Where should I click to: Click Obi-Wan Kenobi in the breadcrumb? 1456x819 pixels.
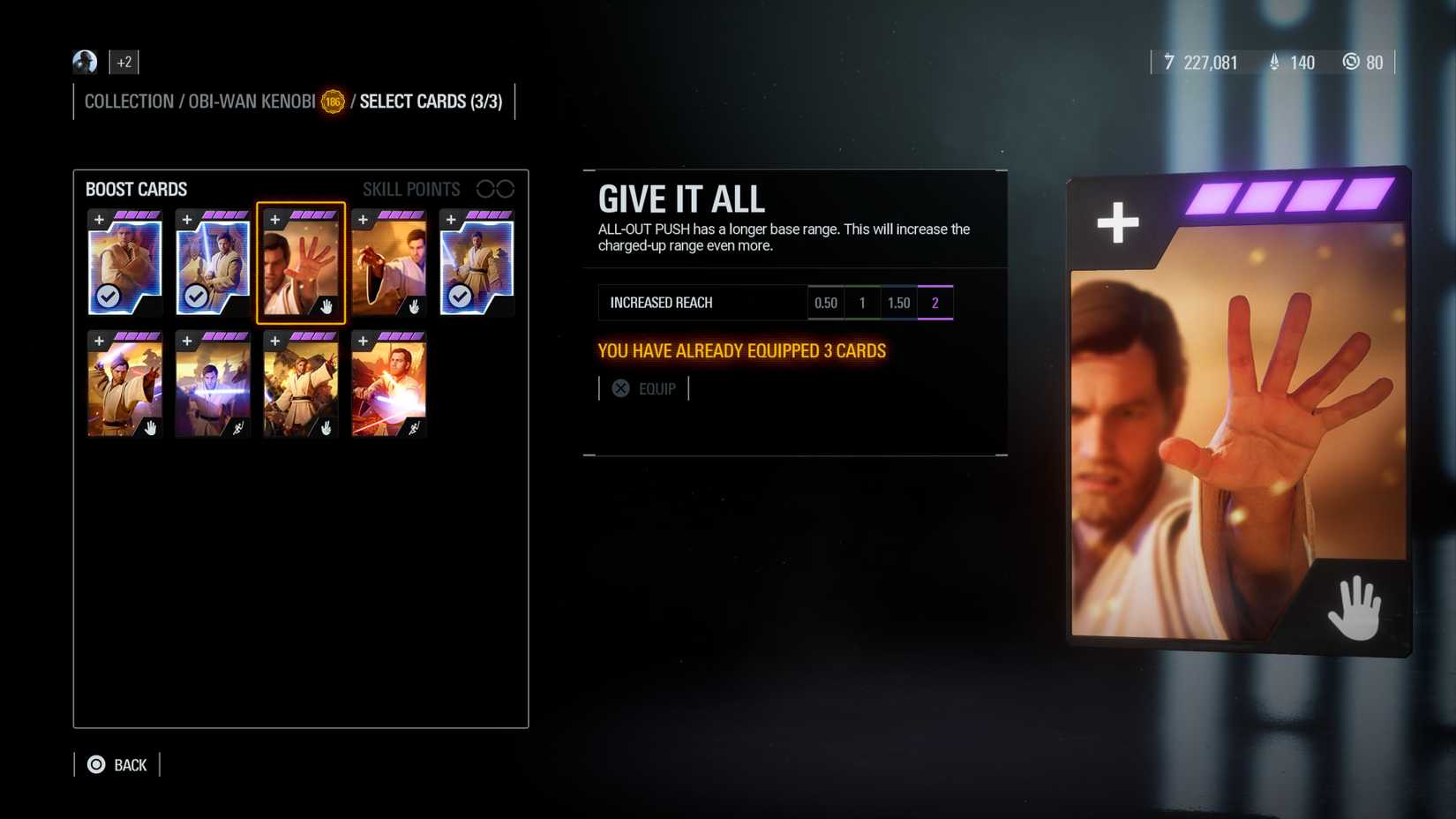tap(250, 101)
